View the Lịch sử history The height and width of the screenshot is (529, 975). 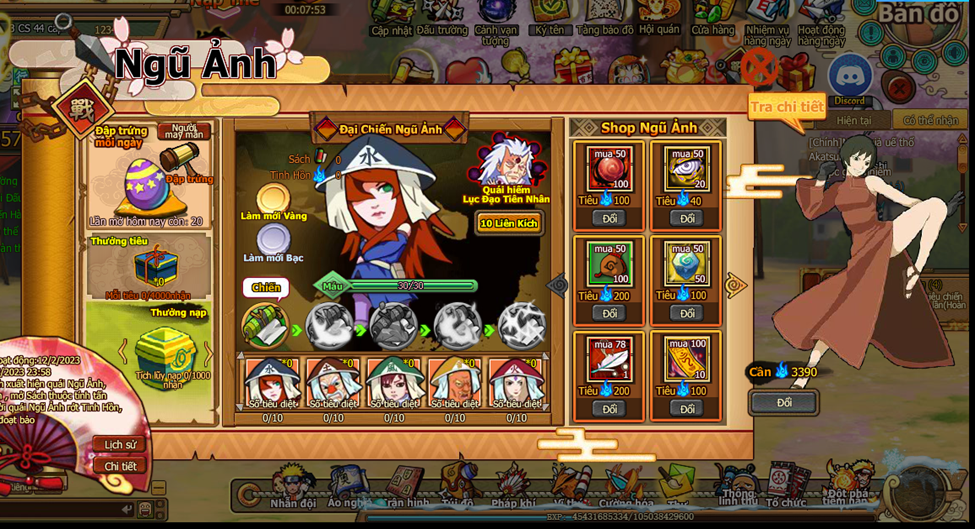[x=120, y=444]
